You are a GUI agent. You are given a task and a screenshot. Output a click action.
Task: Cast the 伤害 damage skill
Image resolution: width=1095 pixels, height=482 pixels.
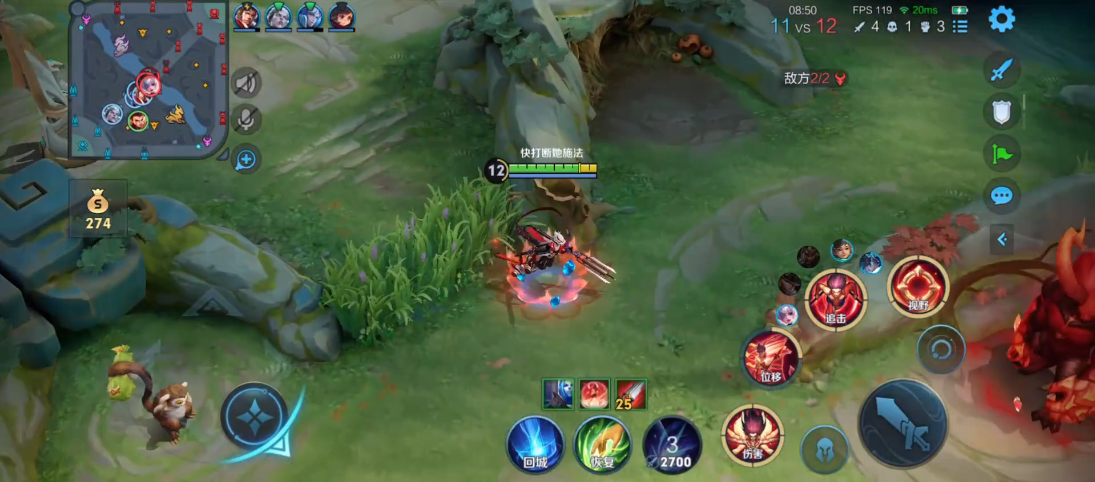752,436
